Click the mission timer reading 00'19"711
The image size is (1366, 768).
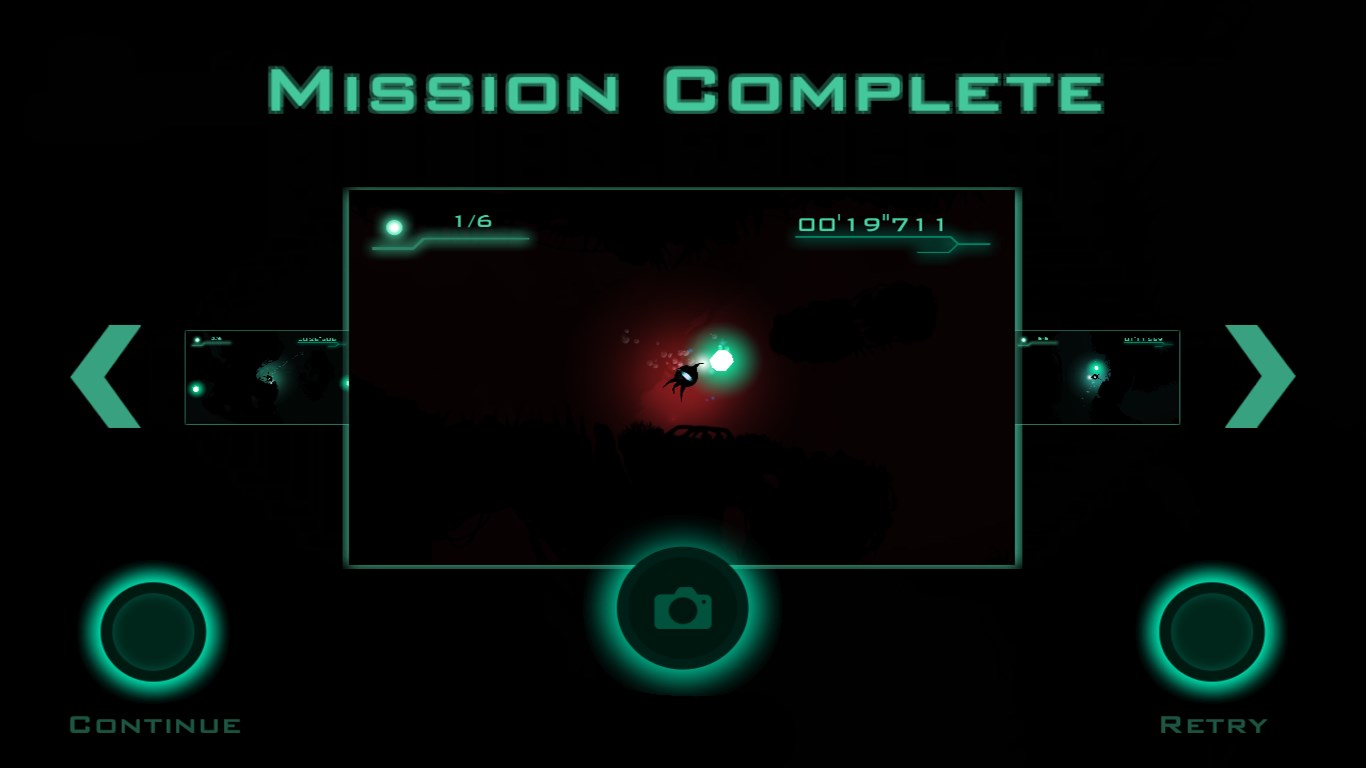pos(871,224)
